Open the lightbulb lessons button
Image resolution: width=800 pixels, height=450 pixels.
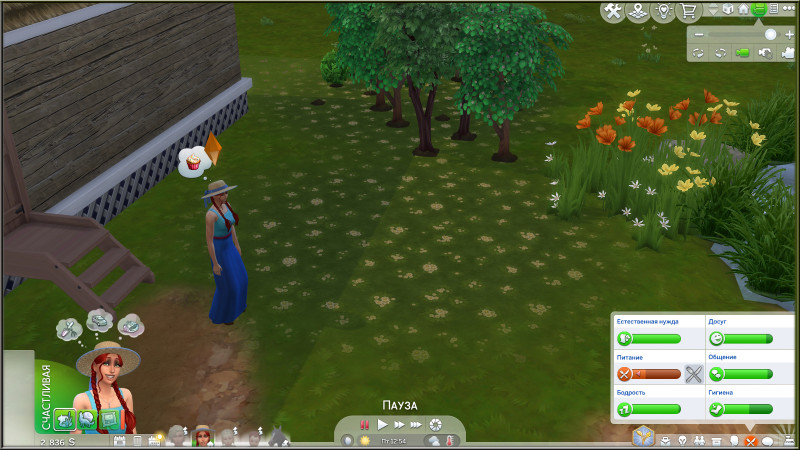click(662, 12)
